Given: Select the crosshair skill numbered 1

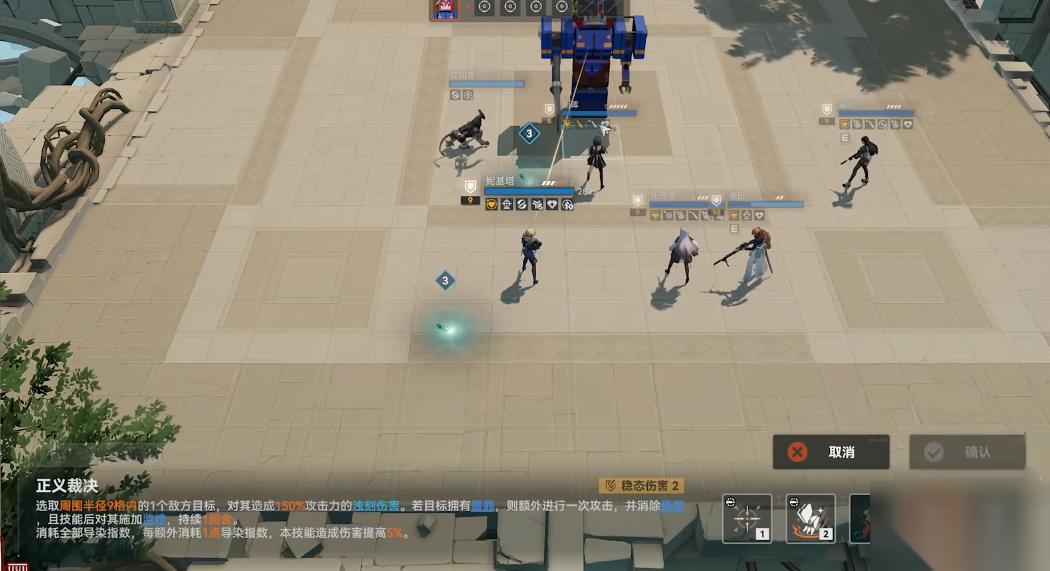Looking at the screenshot, I should click(x=747, y=519).
